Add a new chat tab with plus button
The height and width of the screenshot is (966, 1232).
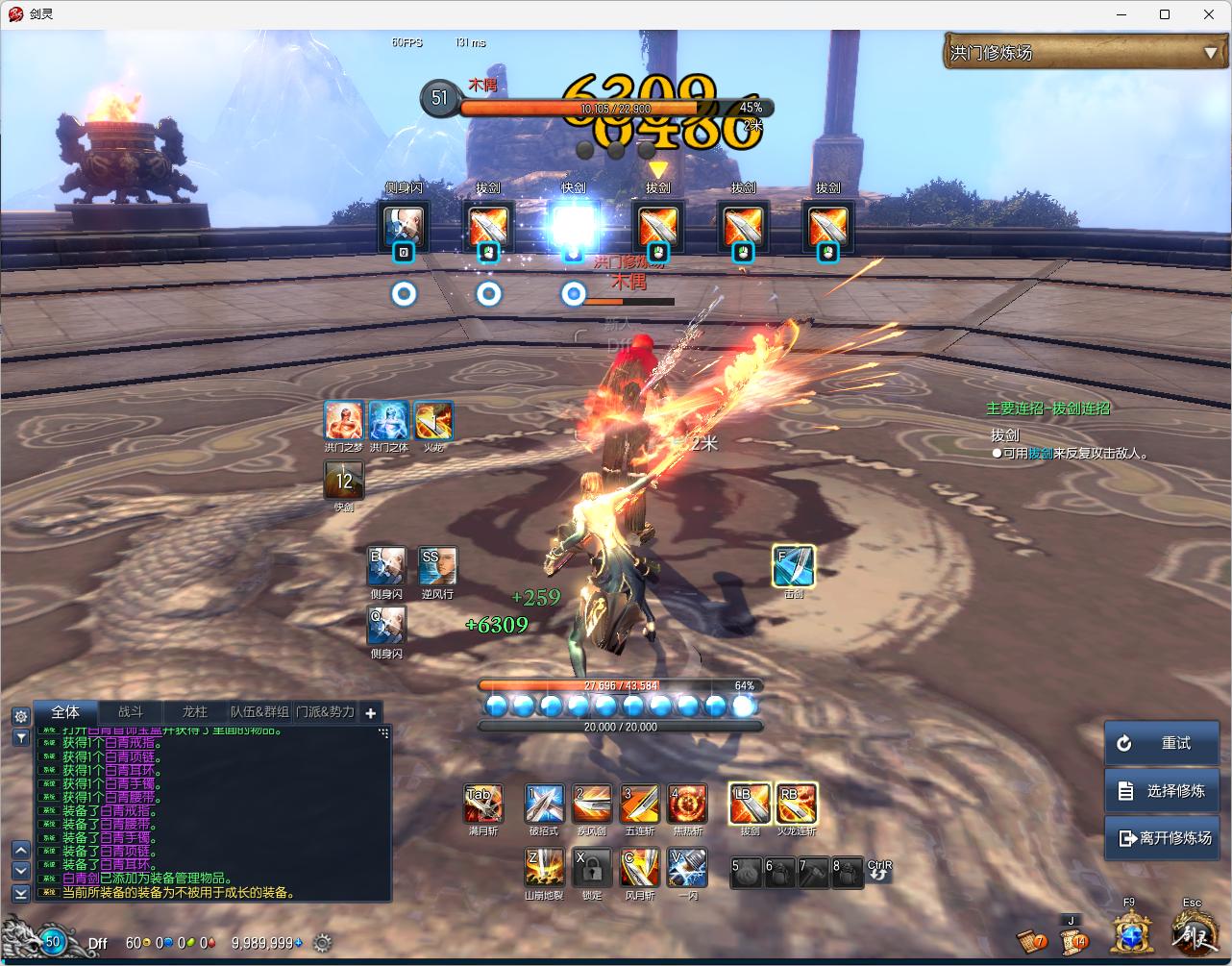pos(371,712)
